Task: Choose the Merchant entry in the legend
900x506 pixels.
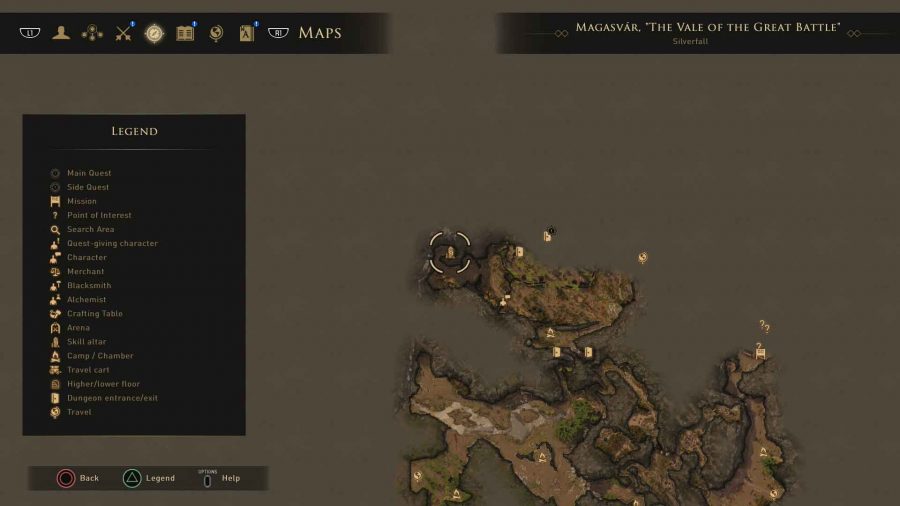Action: point(85,271)
